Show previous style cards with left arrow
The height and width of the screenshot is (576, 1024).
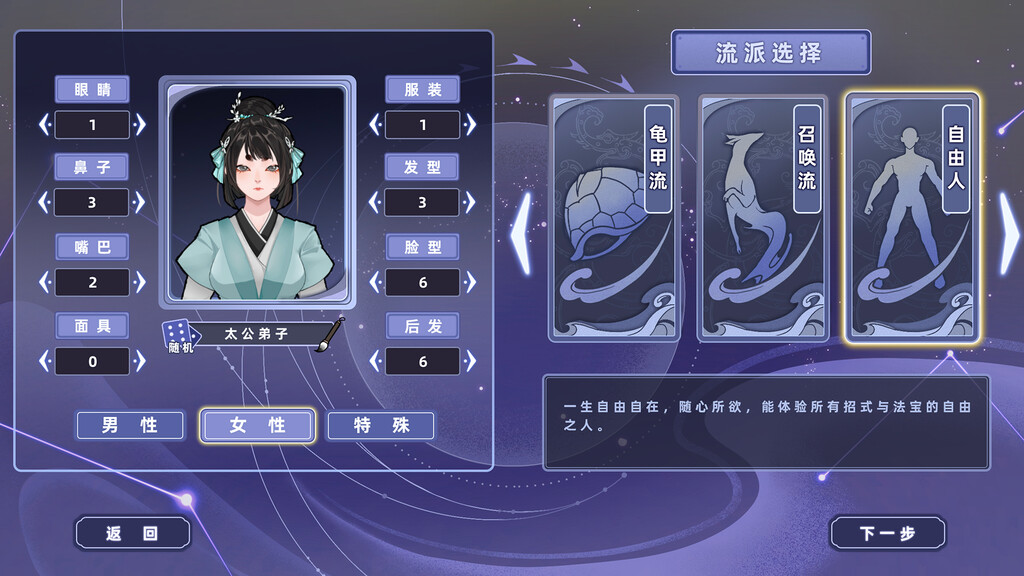point(521,234)
